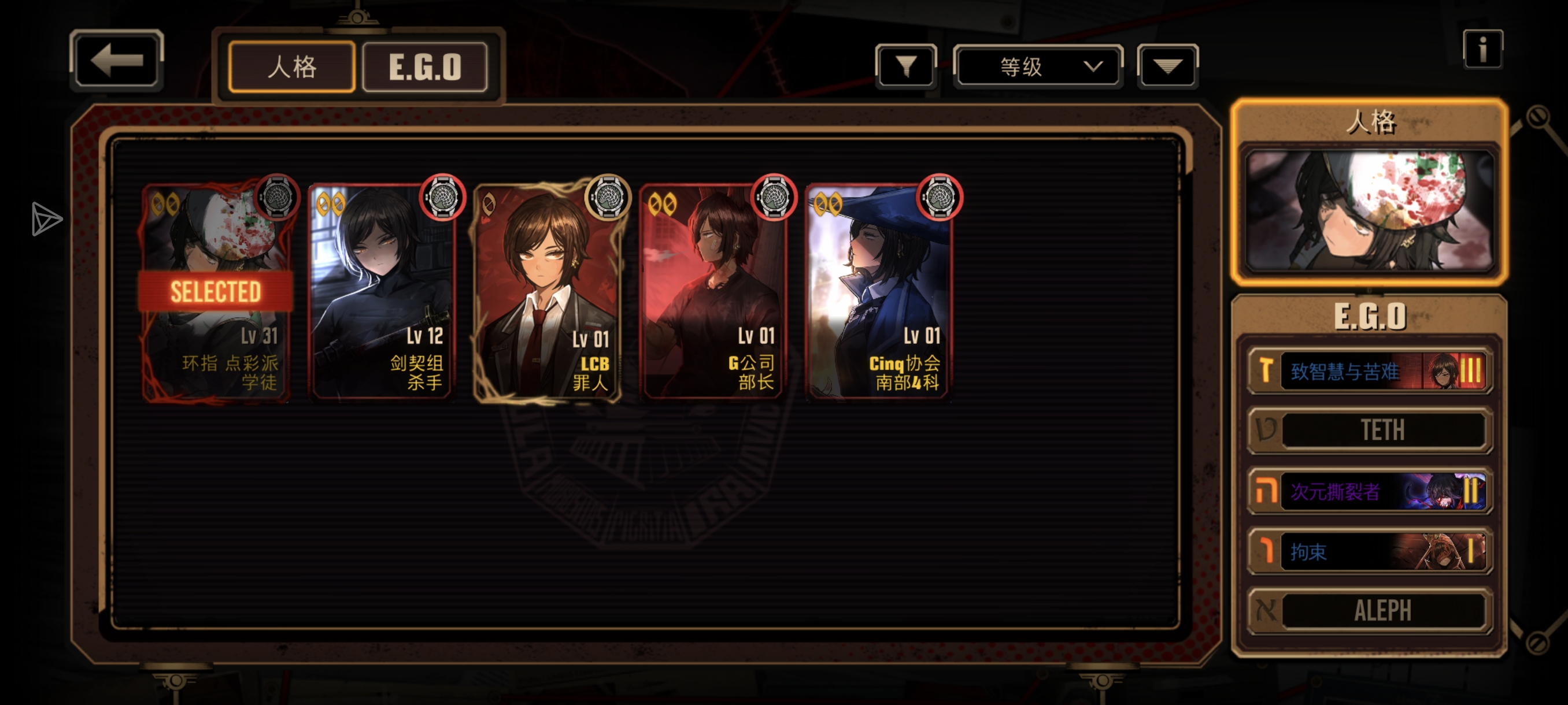Switch to the E.G.O tab

(425, 67)
